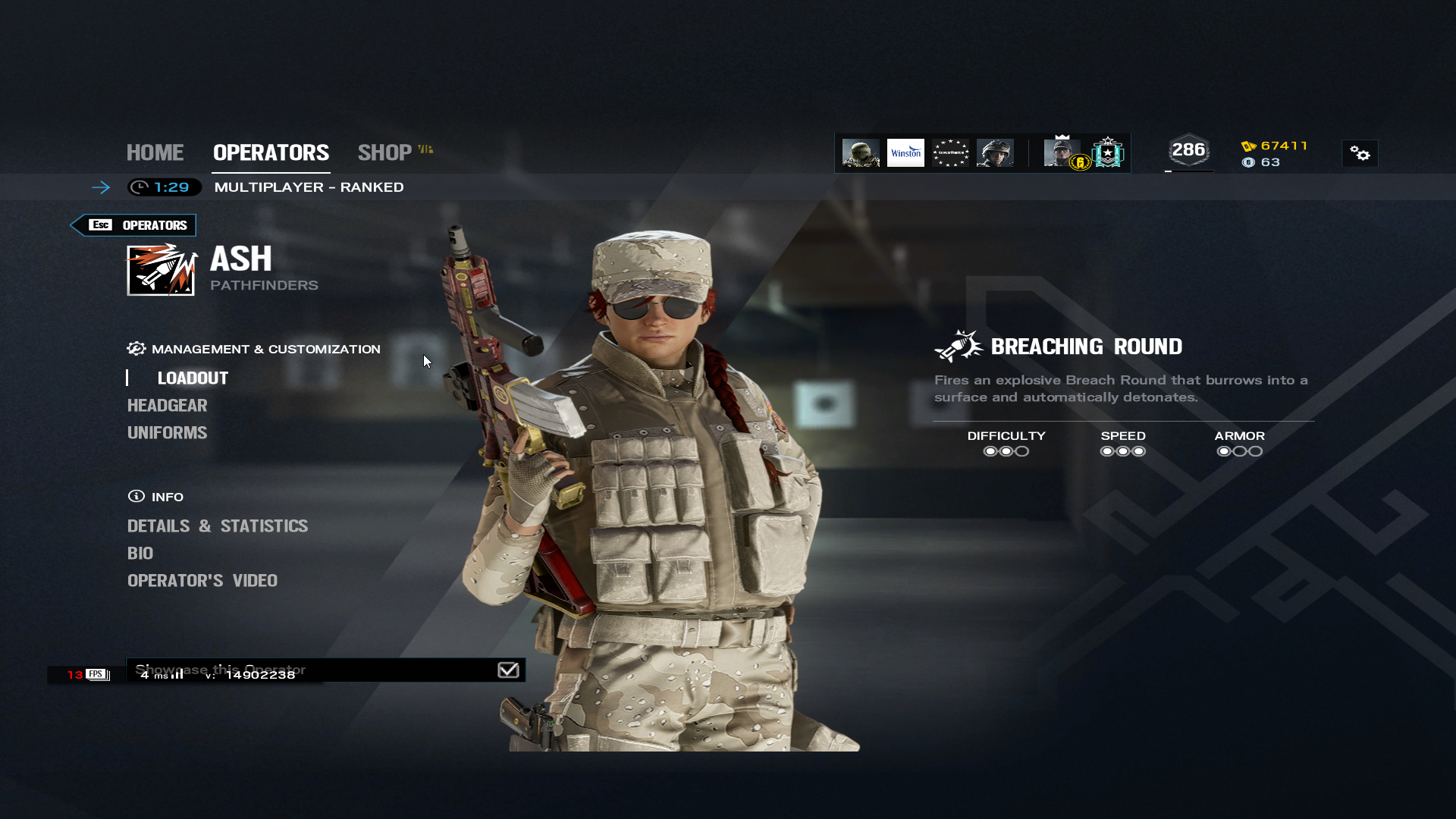
Task: Choose the HEADGEAR customization option
Action: tap(167, 406)
